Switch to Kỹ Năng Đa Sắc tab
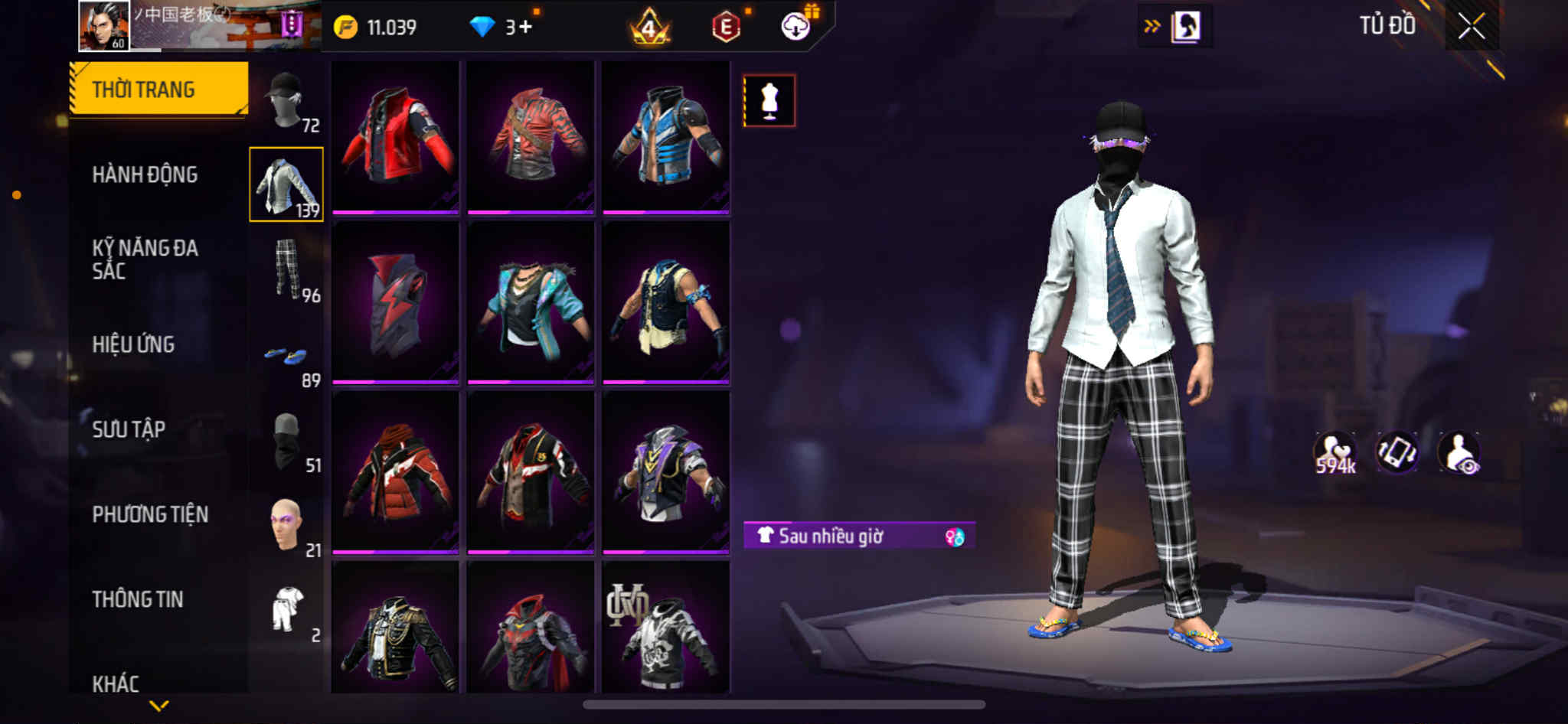Screen dimensions: 1568x724 click(x=145, y=259)
